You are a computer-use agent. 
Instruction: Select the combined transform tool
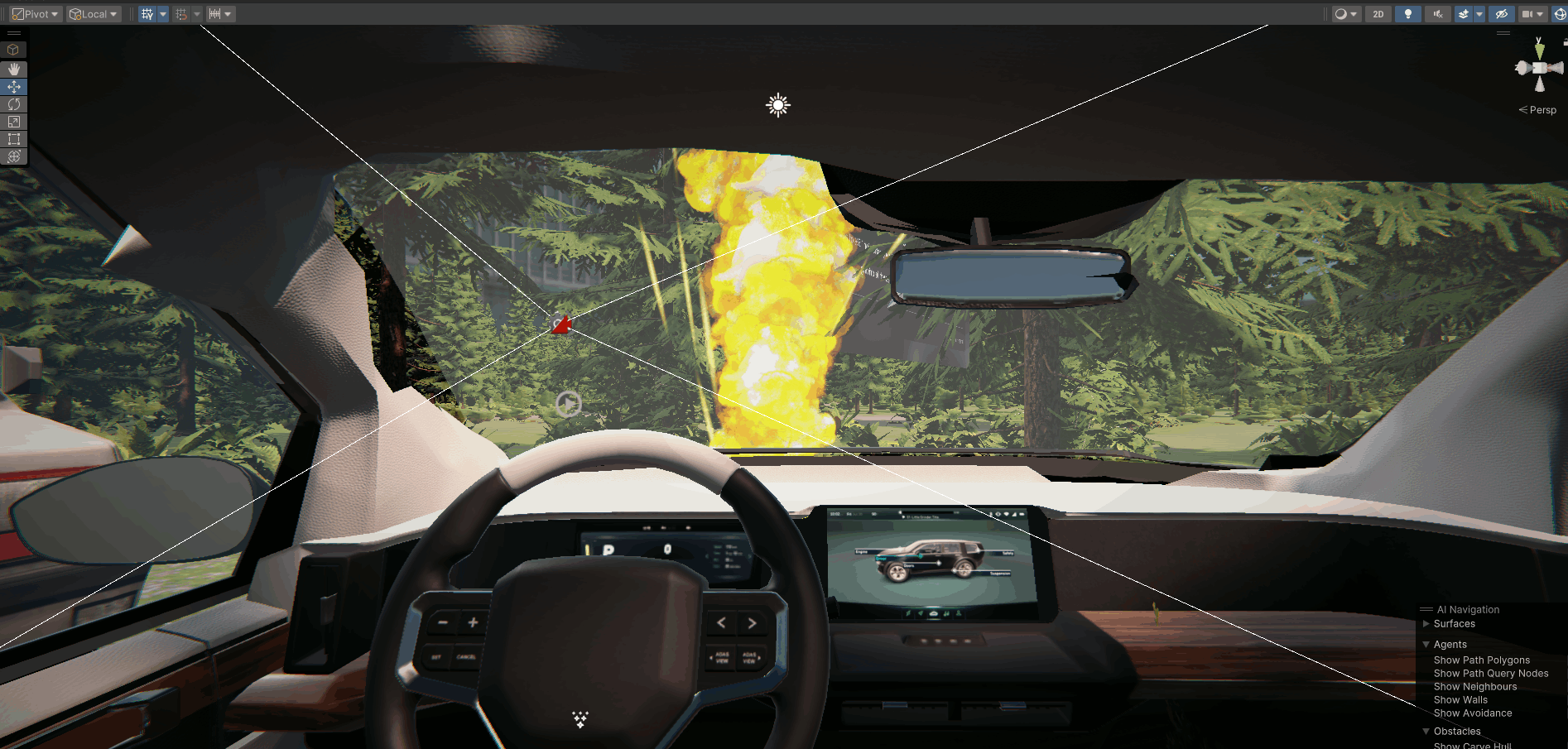click(x=14, y=156)
